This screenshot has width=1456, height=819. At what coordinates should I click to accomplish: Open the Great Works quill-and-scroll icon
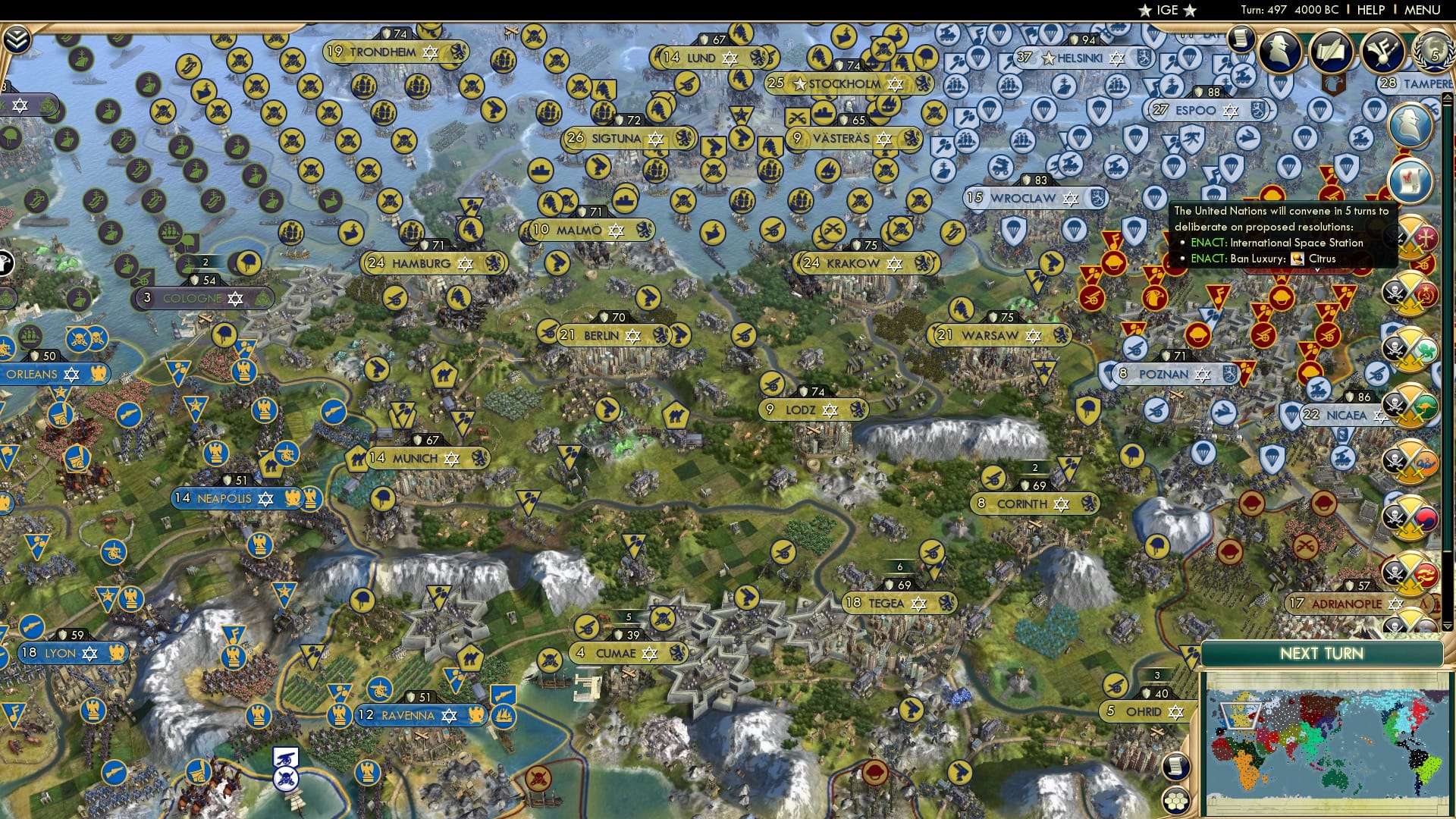[1330, 52]
